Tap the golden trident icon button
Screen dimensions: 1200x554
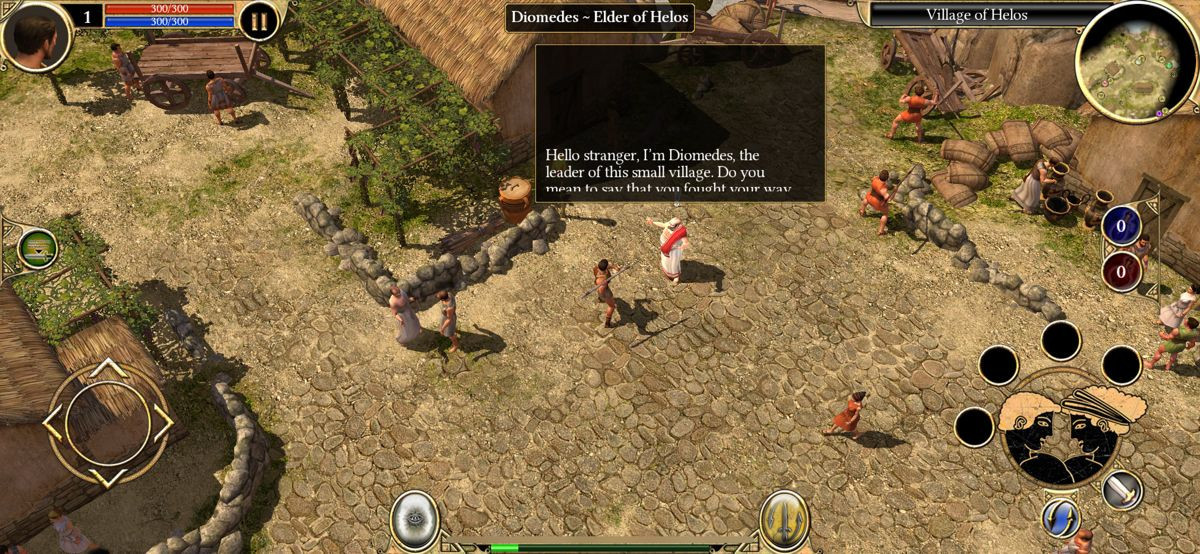point(783,519)
